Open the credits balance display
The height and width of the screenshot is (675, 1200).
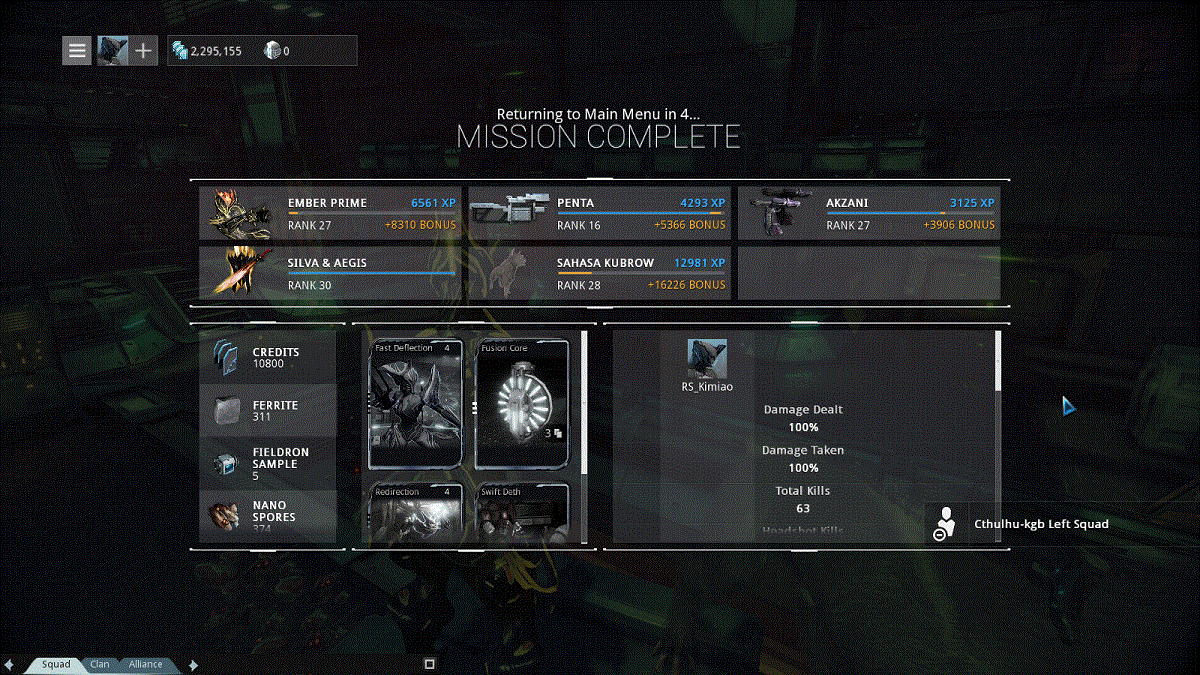(210, 51)
